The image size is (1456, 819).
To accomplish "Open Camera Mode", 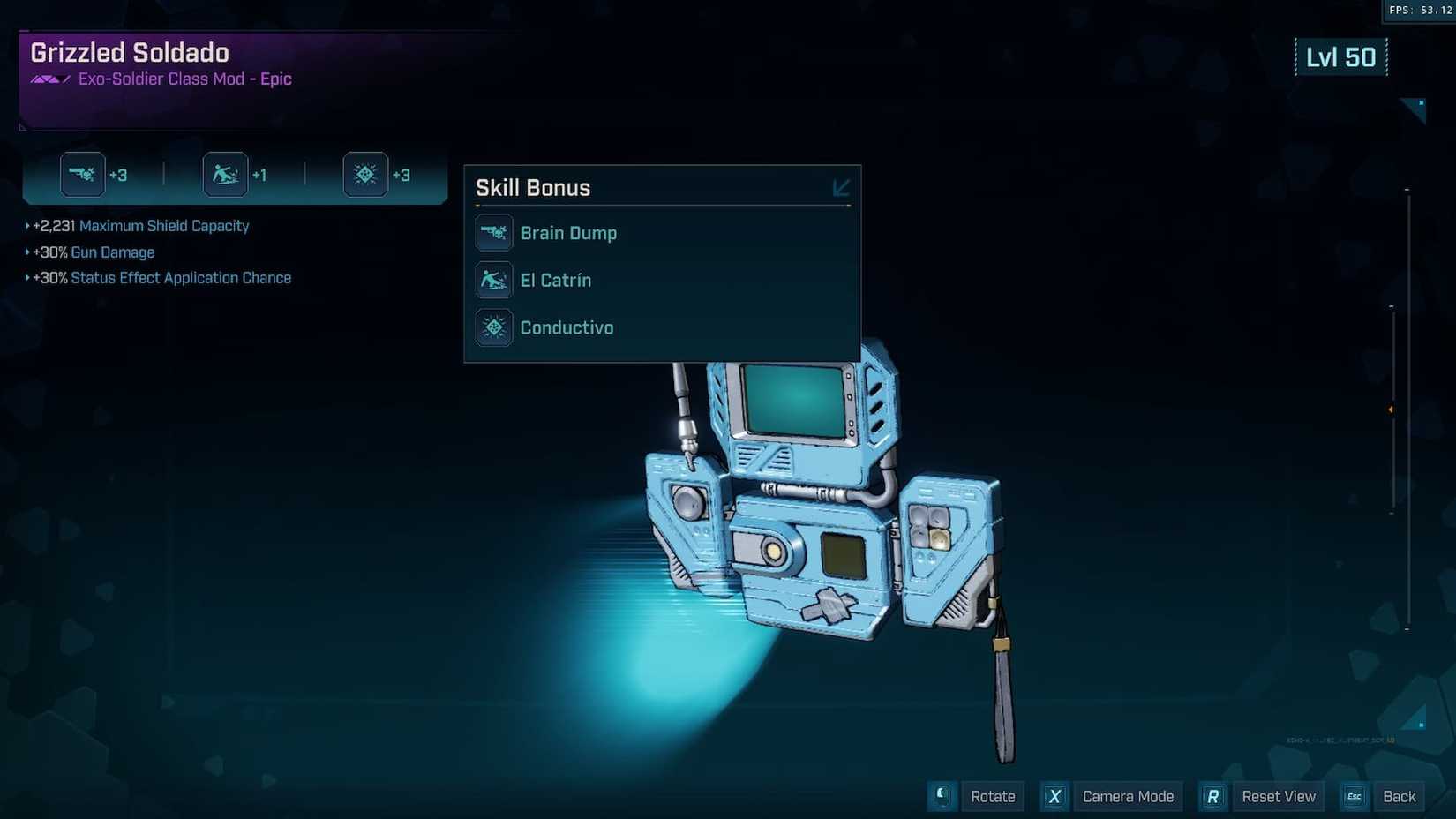I will click(1128, 796).
